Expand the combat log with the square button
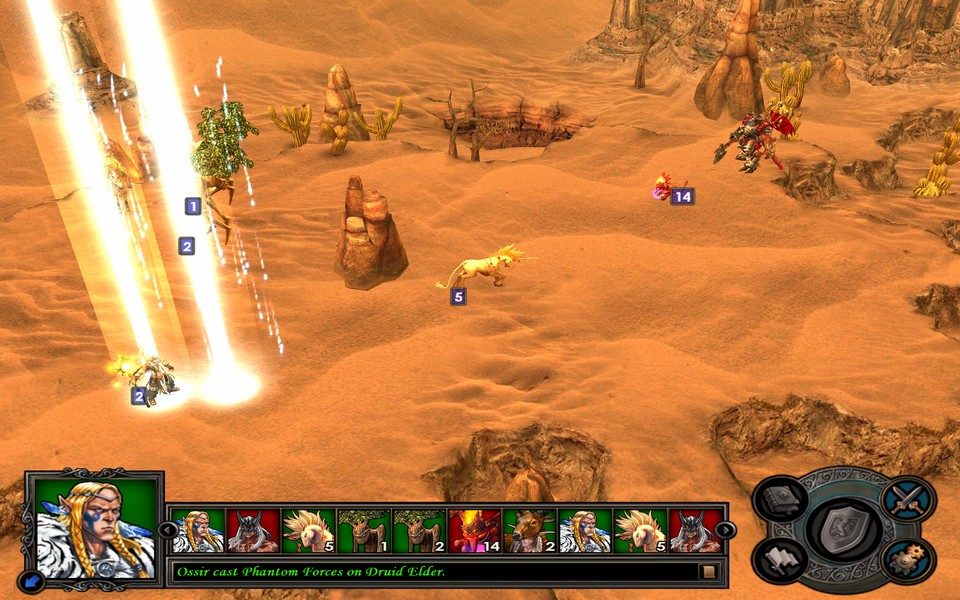The height and width of the screenshot is (600, 960). 708,572
